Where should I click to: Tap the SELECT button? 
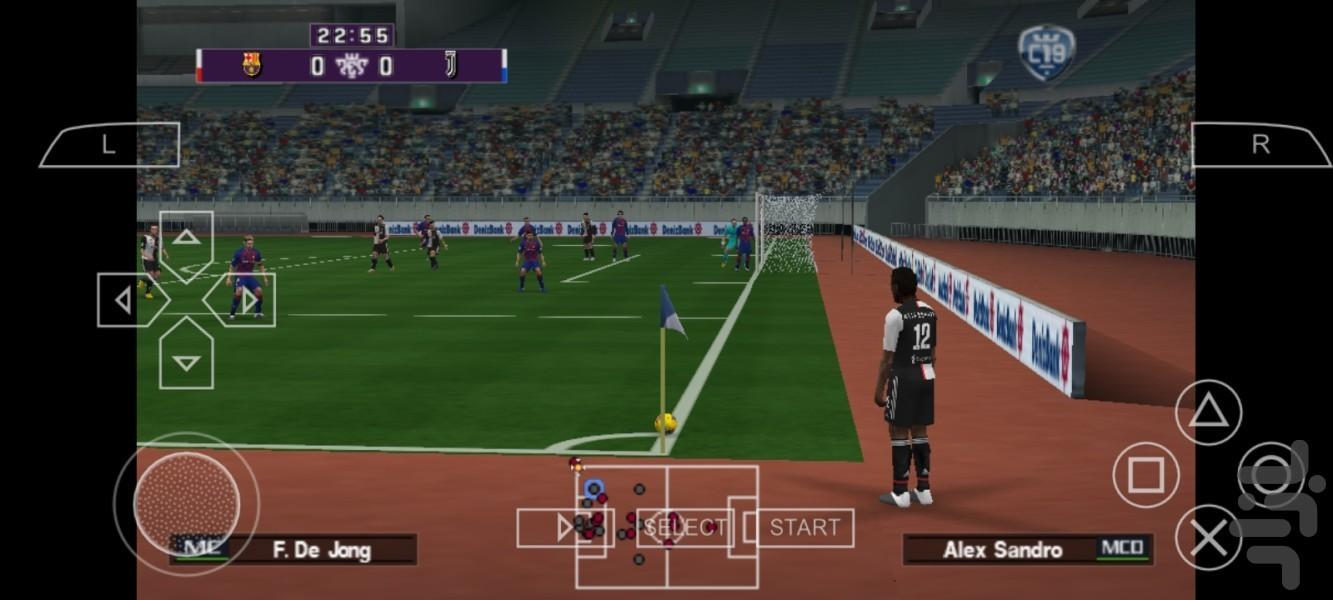(685, 528)
